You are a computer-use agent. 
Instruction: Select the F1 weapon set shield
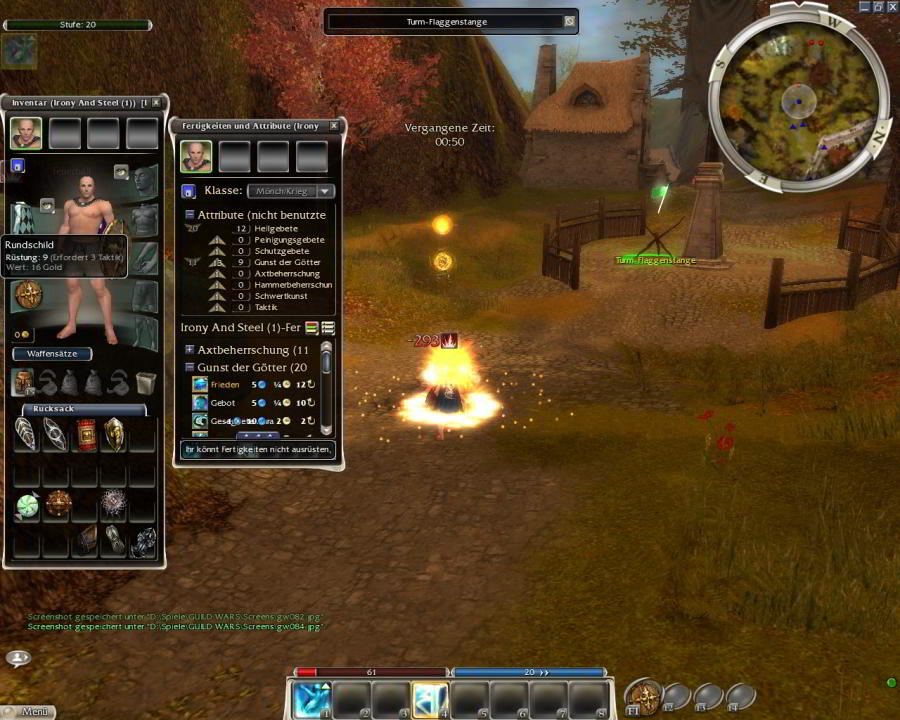coord(644,695)
